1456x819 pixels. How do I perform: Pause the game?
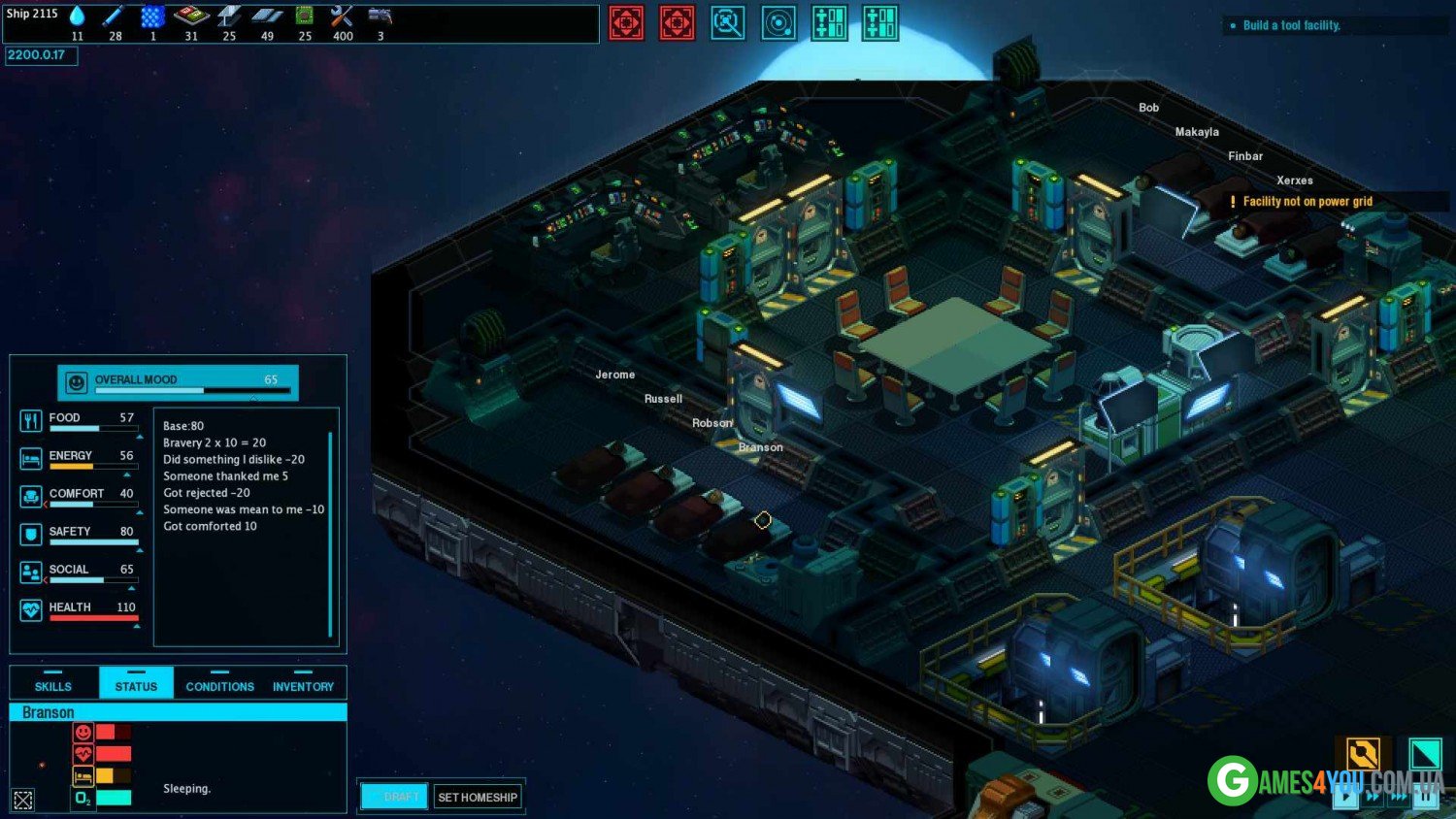pos(1426,797)
